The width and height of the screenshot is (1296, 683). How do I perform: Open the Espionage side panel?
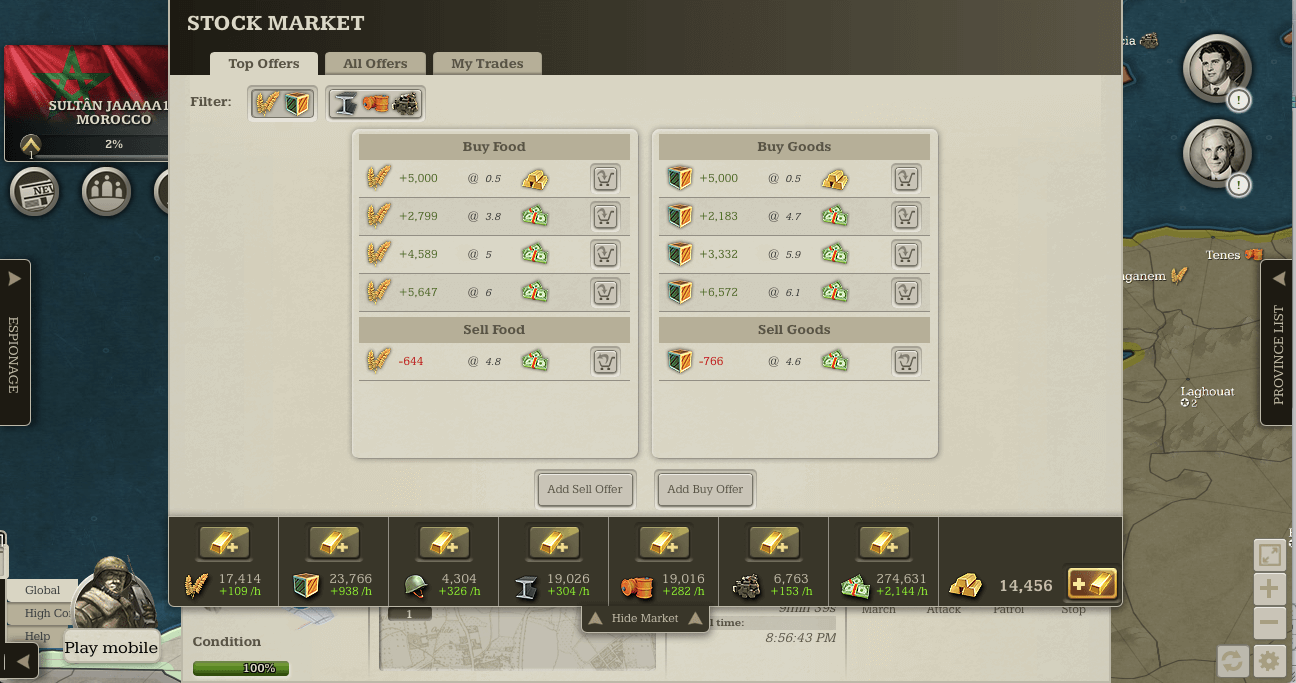[14, 342]
